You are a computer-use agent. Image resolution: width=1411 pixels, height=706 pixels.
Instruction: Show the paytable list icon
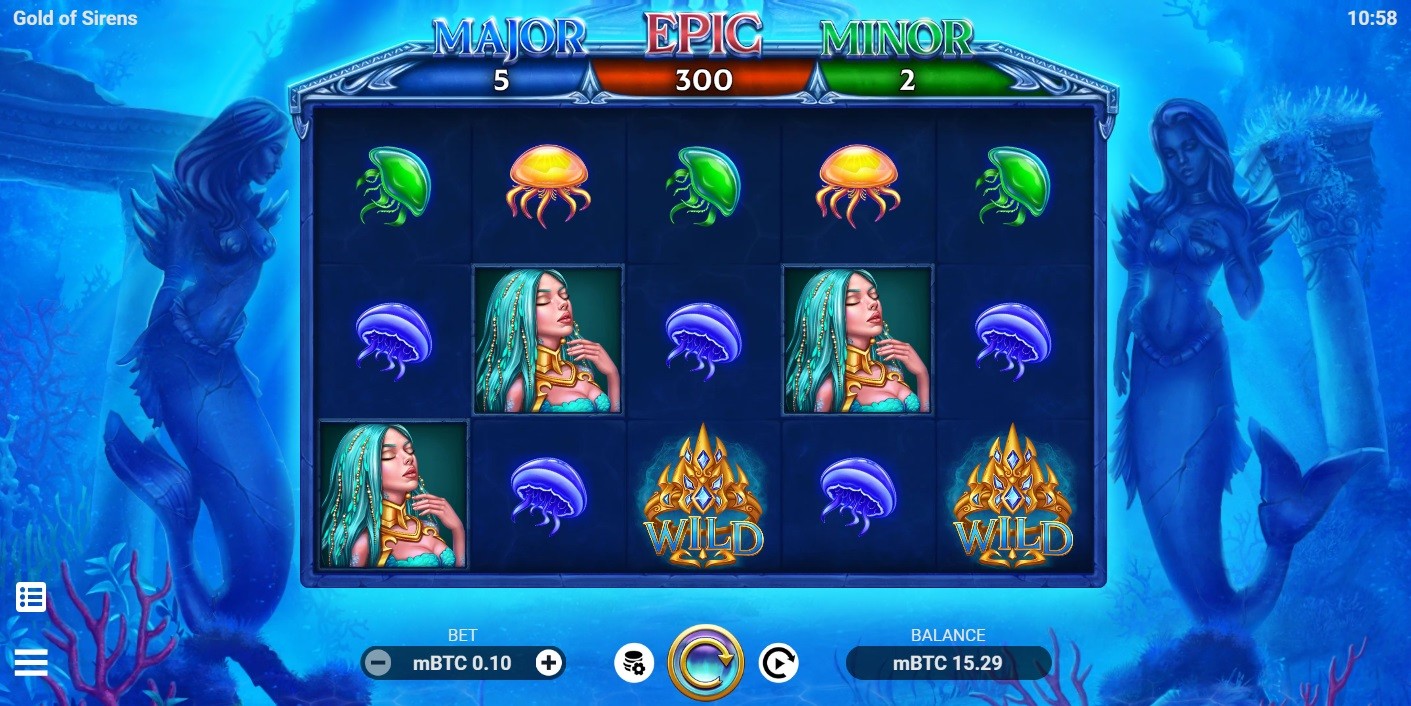31,598
